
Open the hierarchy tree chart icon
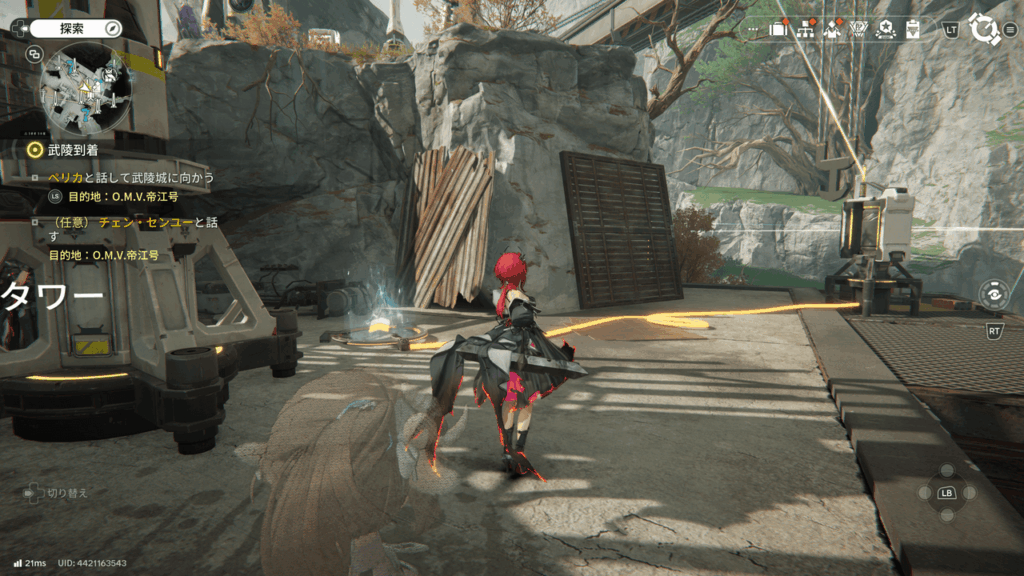805,29
